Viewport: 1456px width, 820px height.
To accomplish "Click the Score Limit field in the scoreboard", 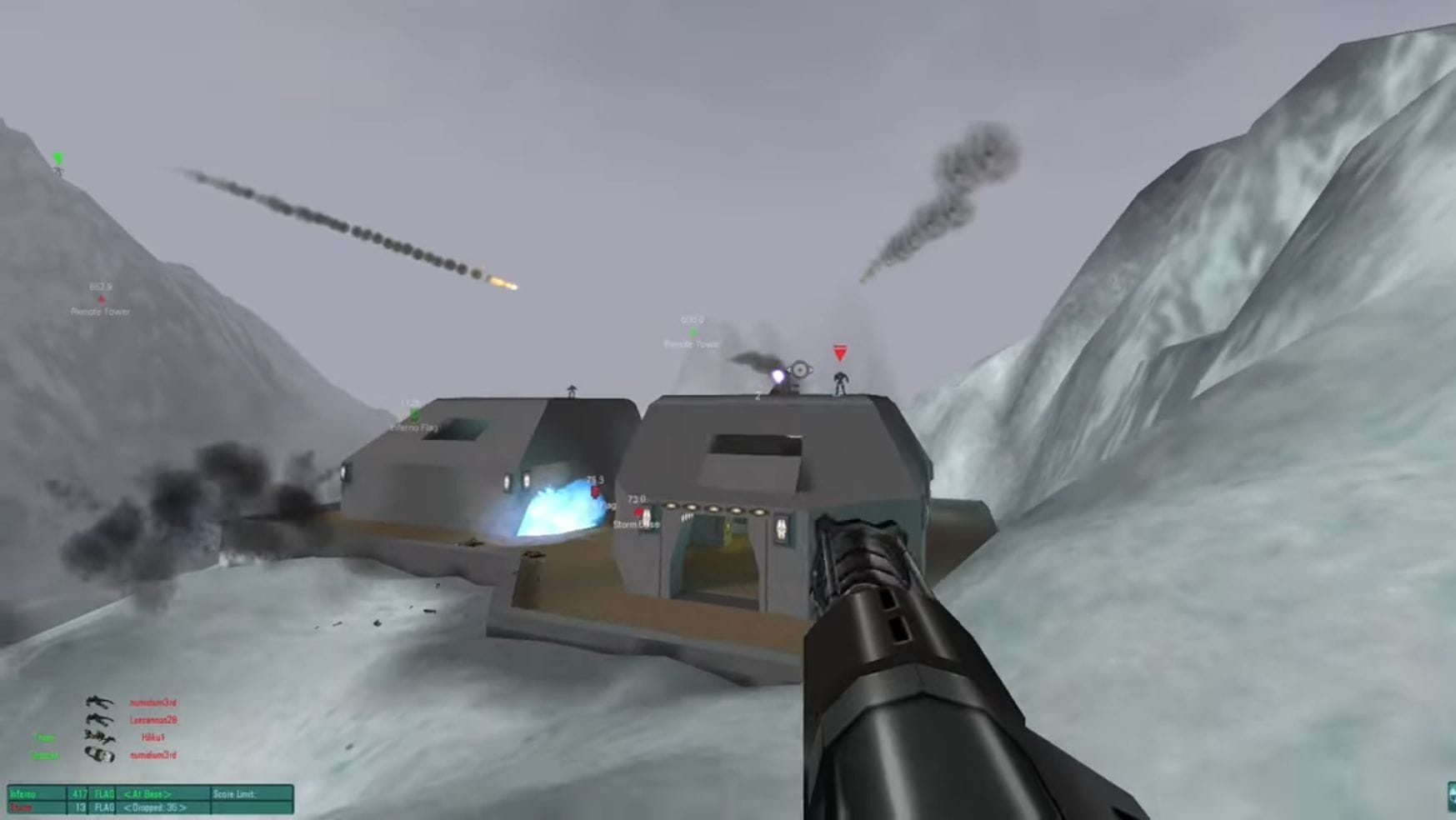I will pyautogui.click(x=235, y=795).
